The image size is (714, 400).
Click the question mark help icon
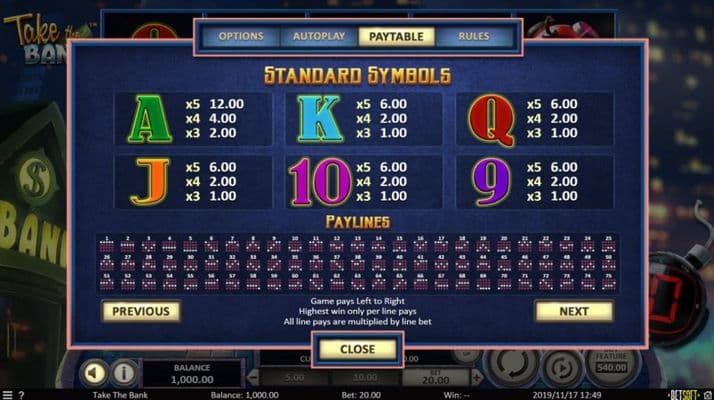point(21,395)
